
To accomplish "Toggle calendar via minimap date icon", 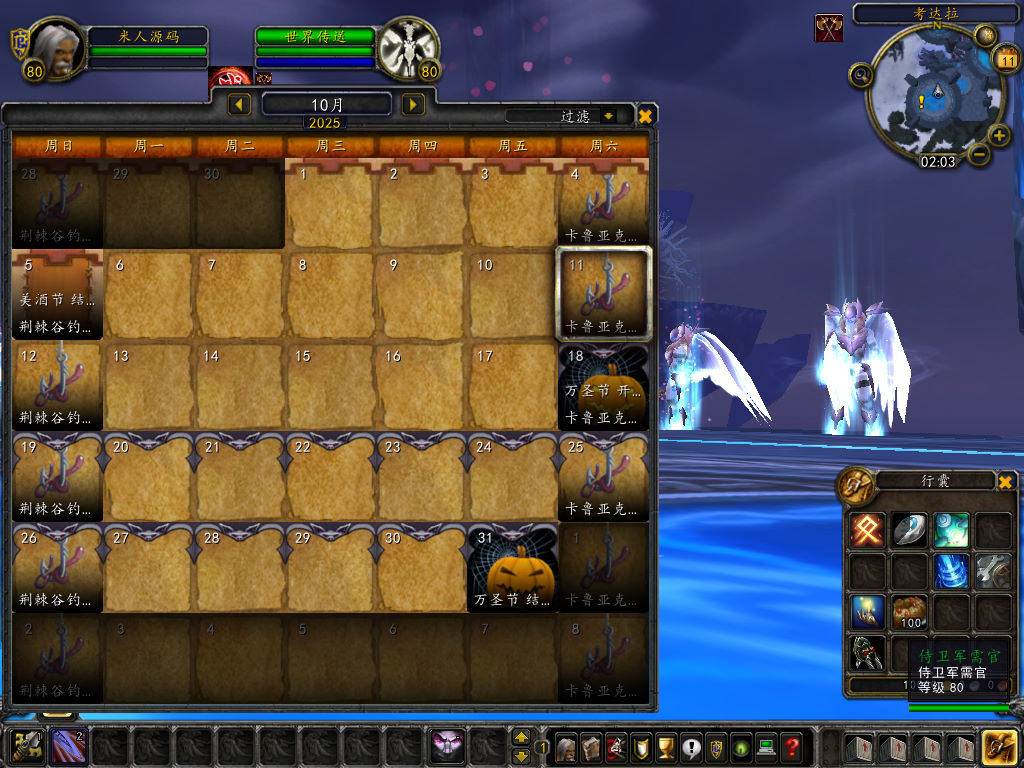I will [1006, 60].
